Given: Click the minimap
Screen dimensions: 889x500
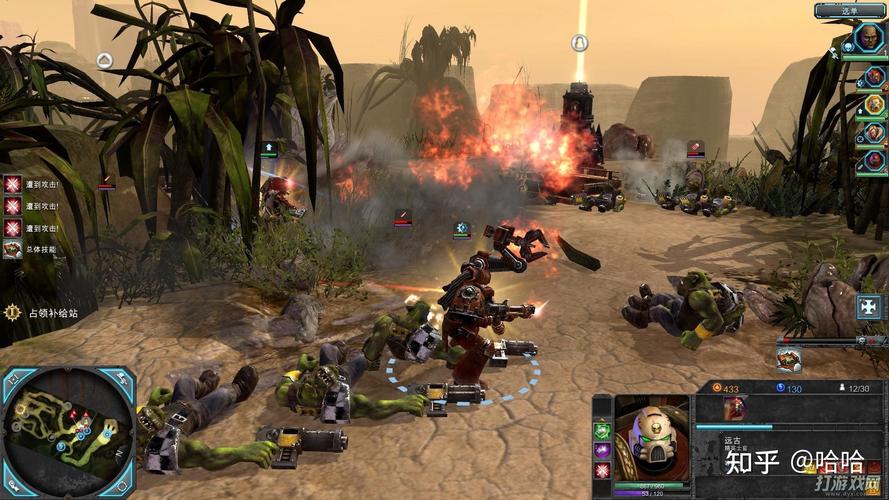Looking at the screenshot, I should (68, 432).
